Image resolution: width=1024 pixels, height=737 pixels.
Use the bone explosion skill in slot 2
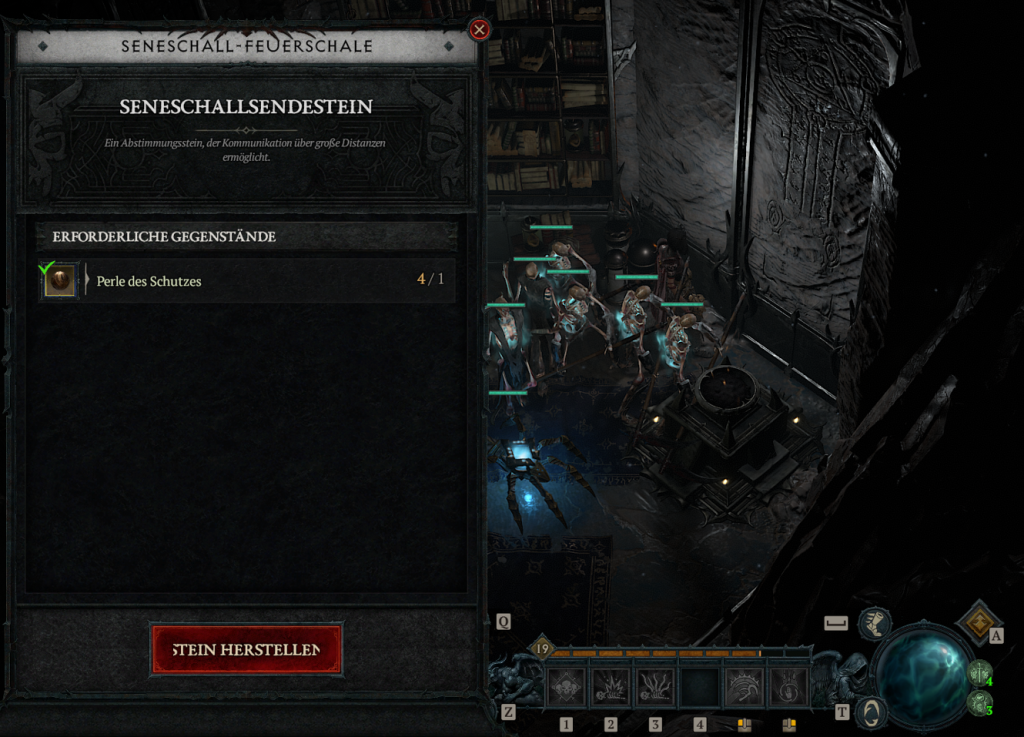[x=610, y=687]
